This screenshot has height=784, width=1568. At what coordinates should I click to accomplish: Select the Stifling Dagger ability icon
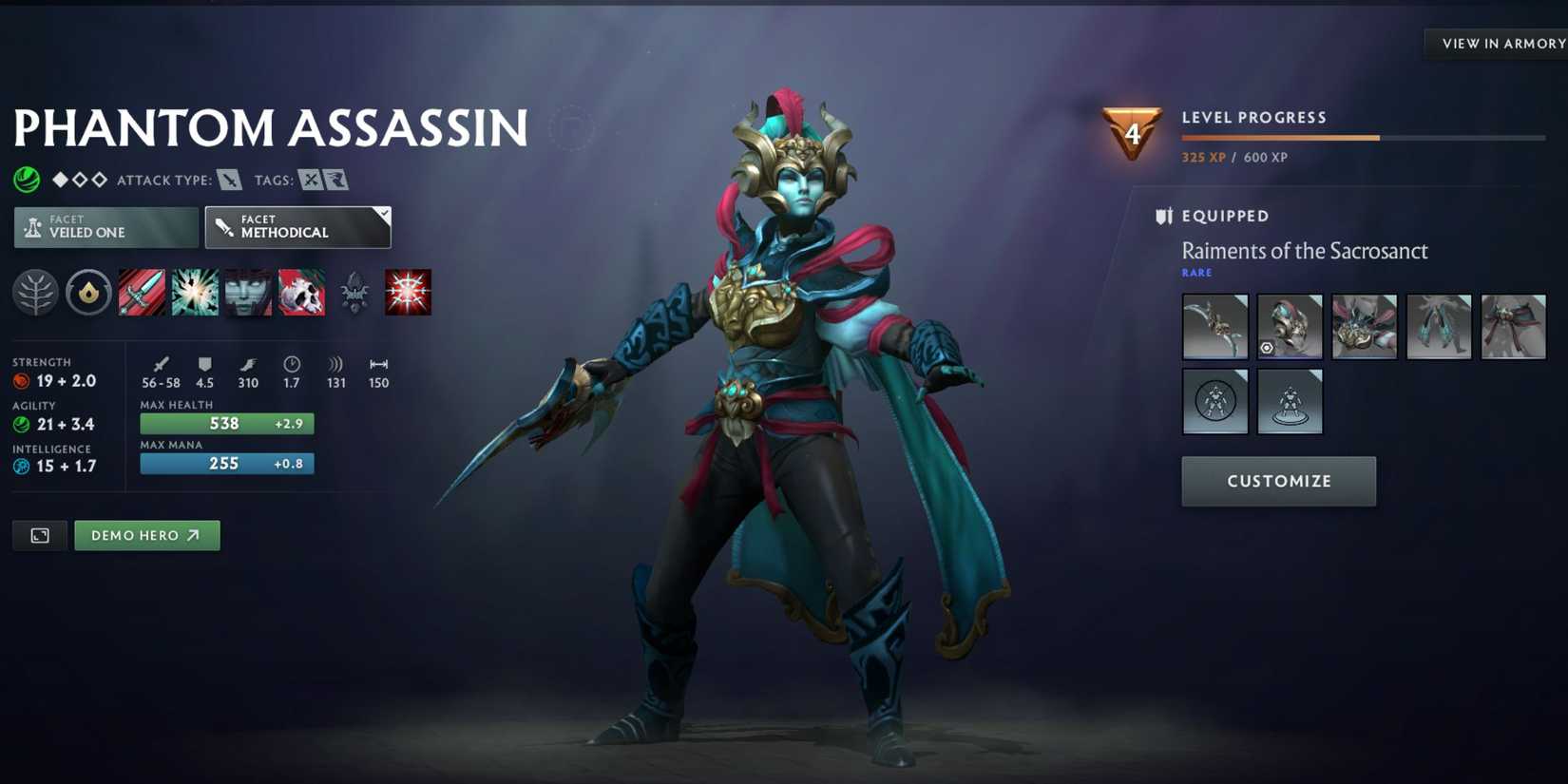(x=142, y=292)
